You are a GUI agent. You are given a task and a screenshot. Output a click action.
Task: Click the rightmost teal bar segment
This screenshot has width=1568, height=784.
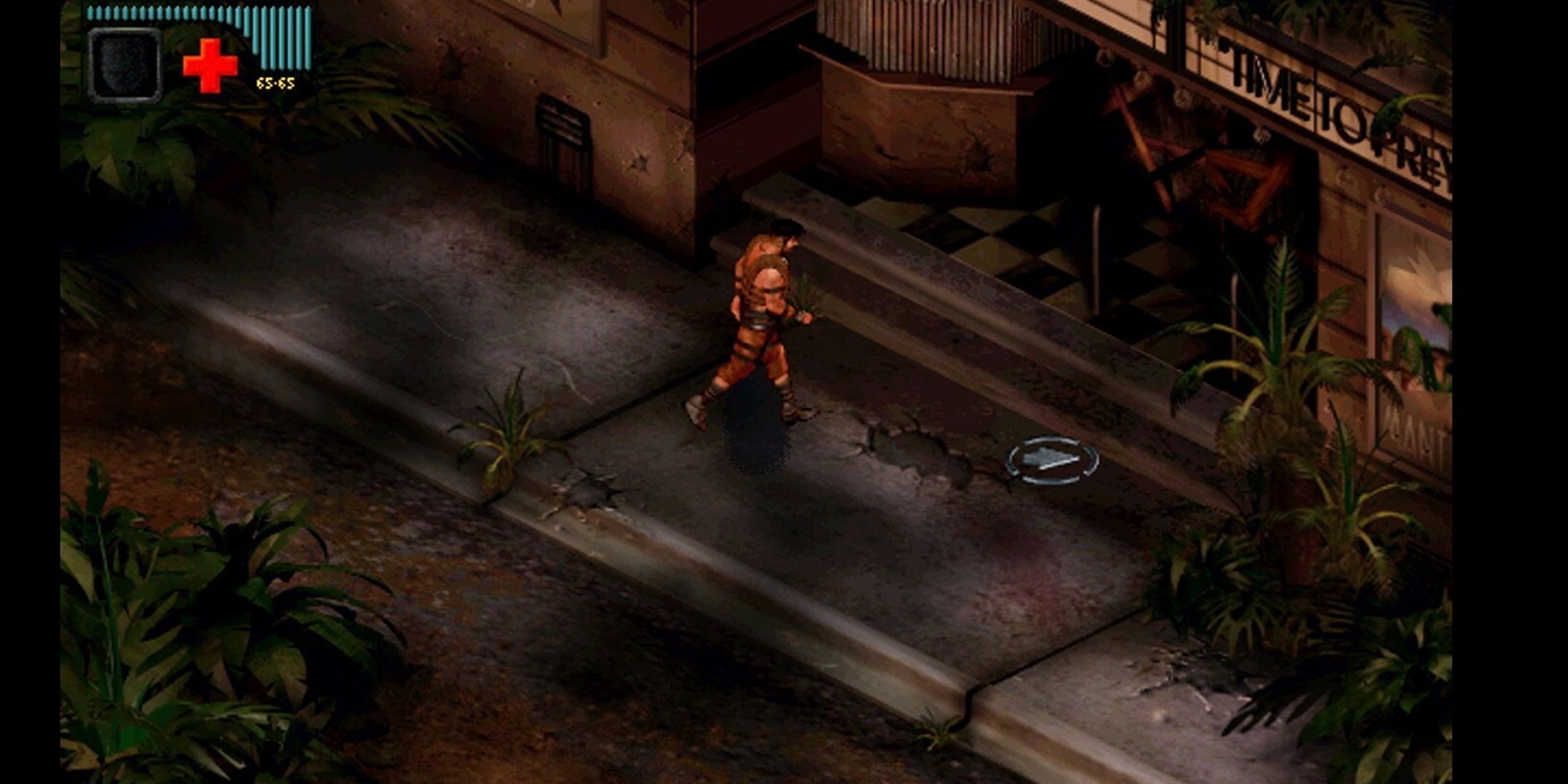306,39
